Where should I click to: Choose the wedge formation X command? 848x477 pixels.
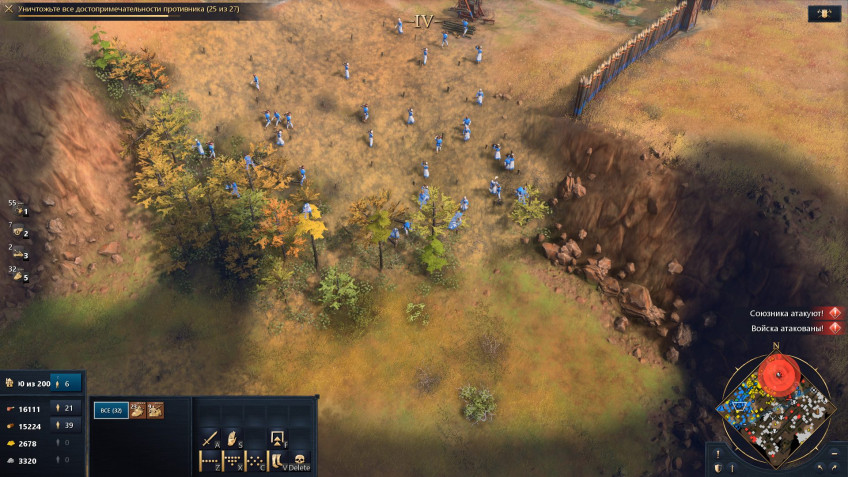232,461
